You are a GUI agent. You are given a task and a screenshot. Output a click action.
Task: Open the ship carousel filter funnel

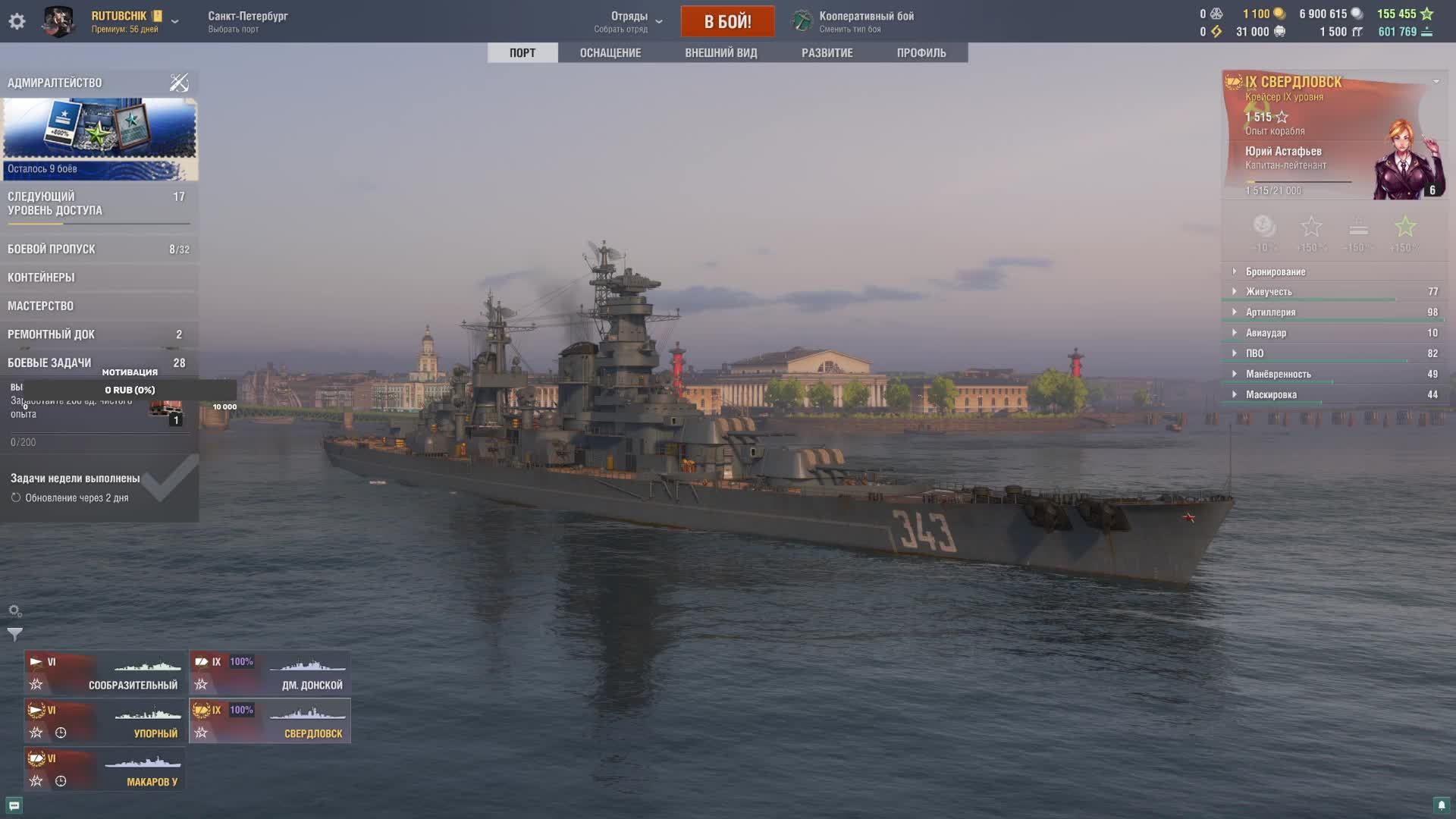click(15, 634)
